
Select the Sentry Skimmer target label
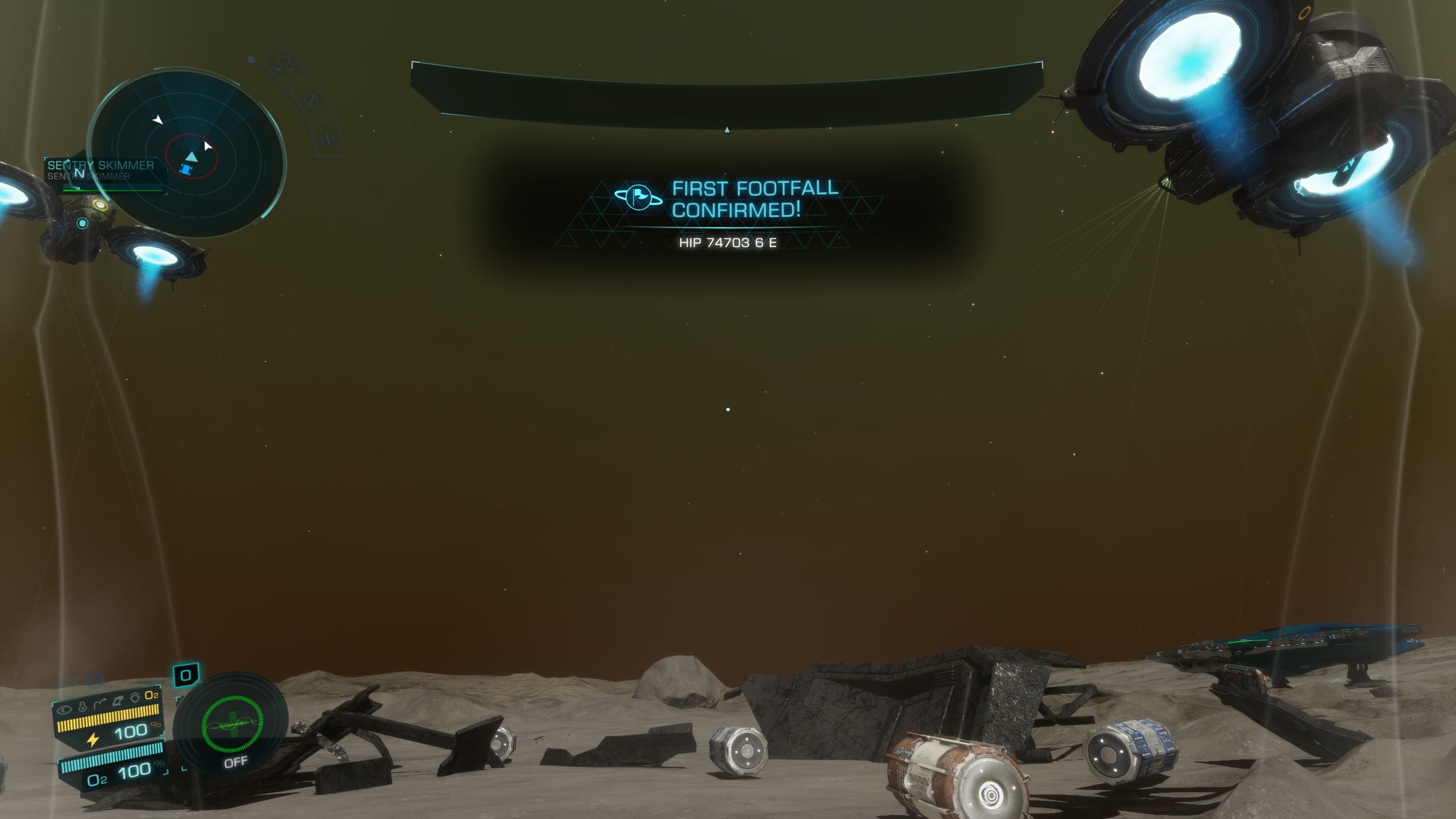click(x=101, y=166)
